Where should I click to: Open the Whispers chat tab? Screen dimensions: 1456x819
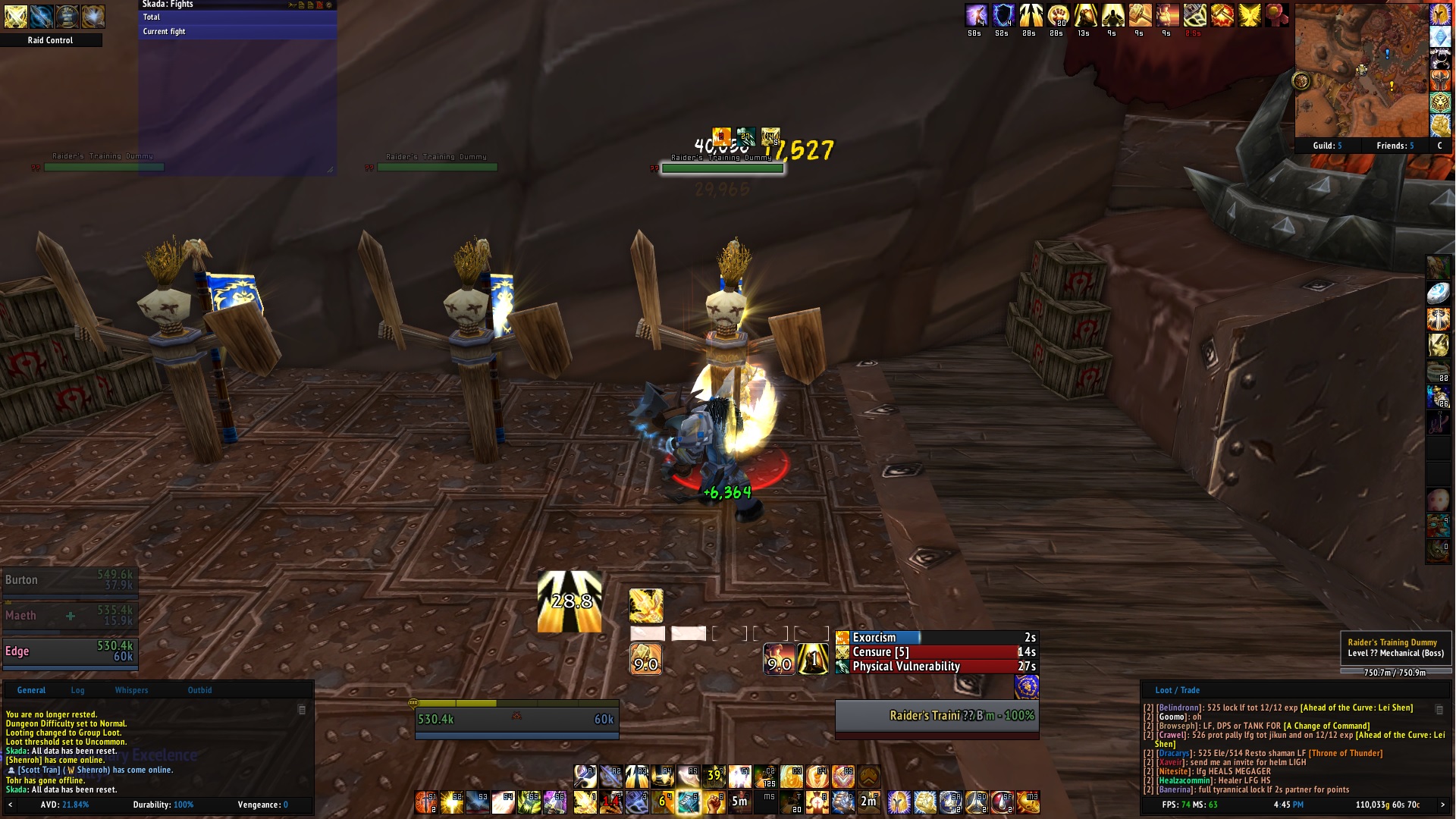point(131,690)
